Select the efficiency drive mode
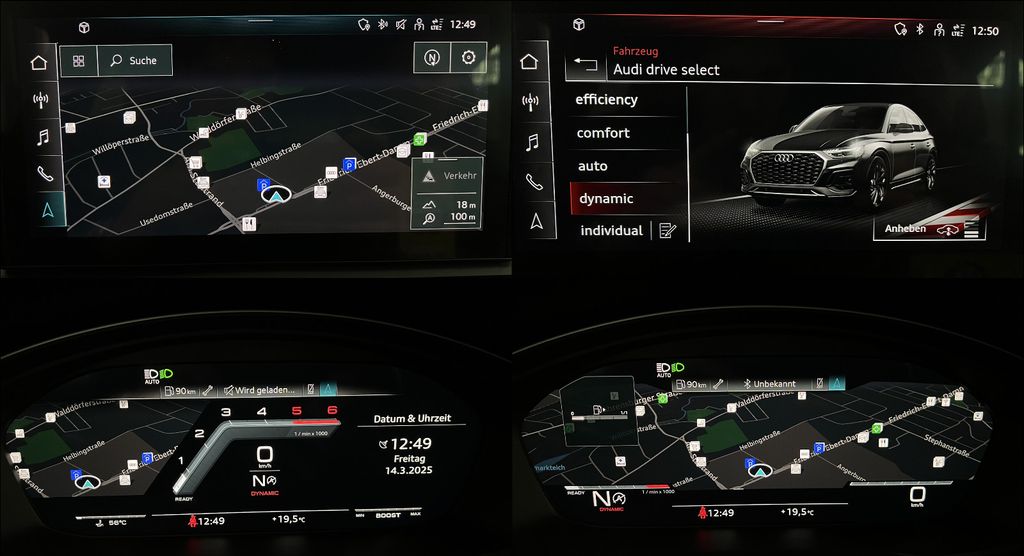 click(x=607, y=100)
